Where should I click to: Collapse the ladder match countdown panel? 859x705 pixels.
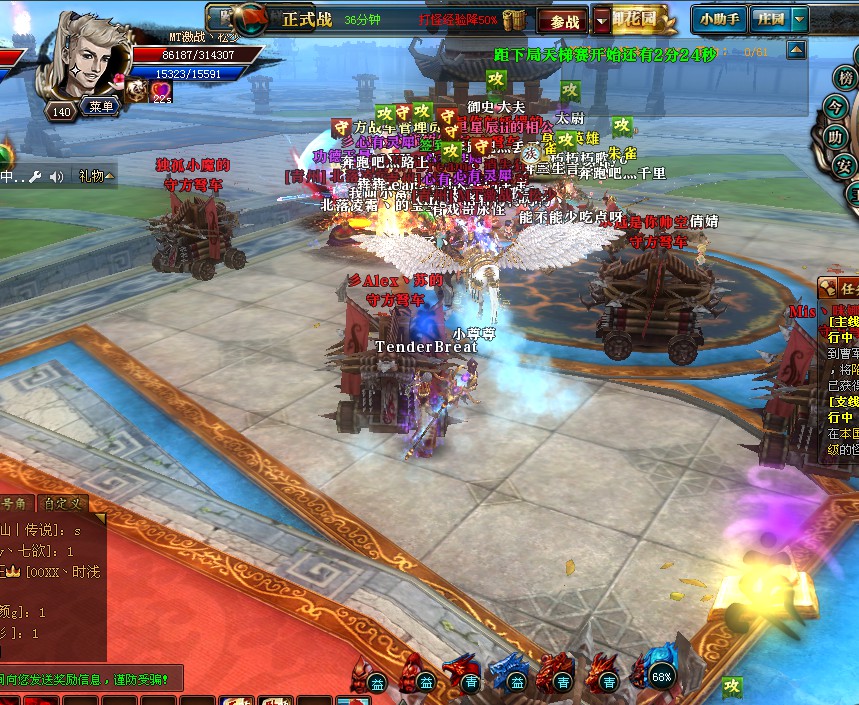pyautogui.click(x=796, y=50)
